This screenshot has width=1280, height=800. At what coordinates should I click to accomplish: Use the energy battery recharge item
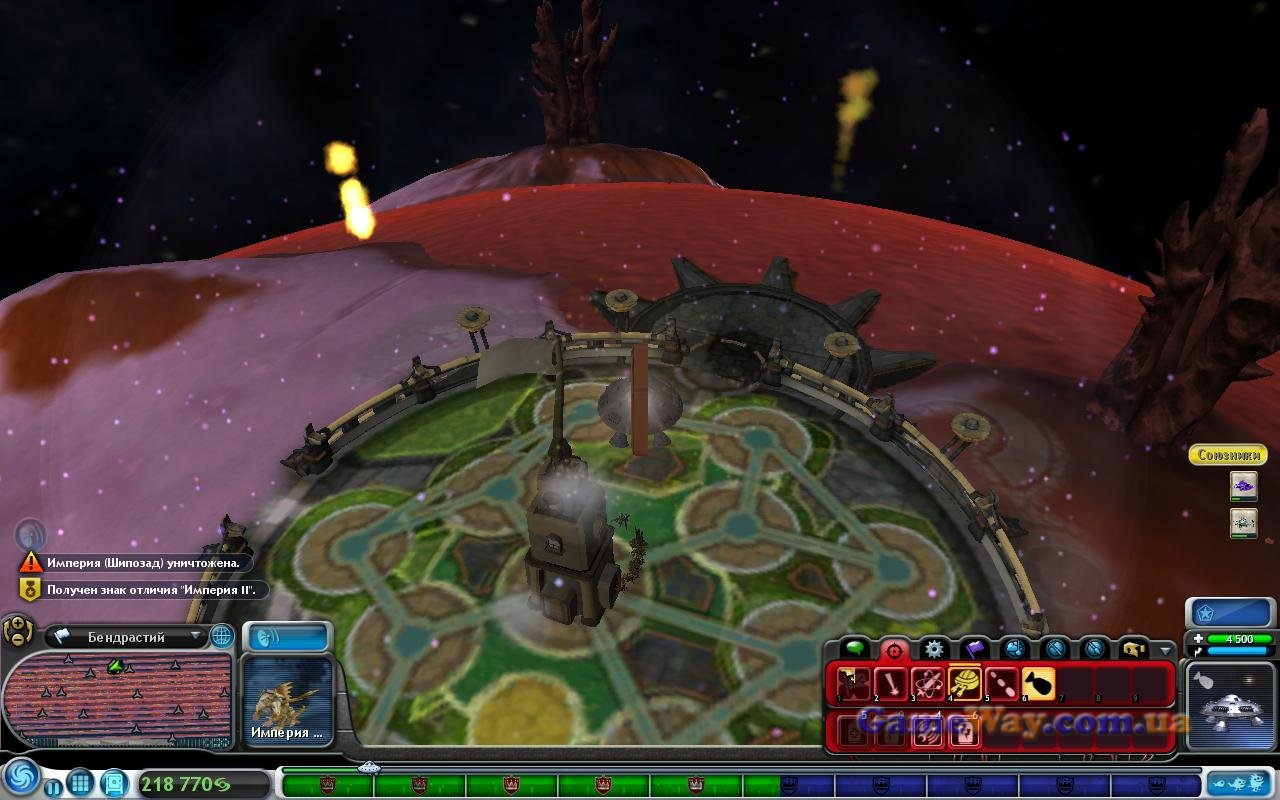tap(964, 733)
